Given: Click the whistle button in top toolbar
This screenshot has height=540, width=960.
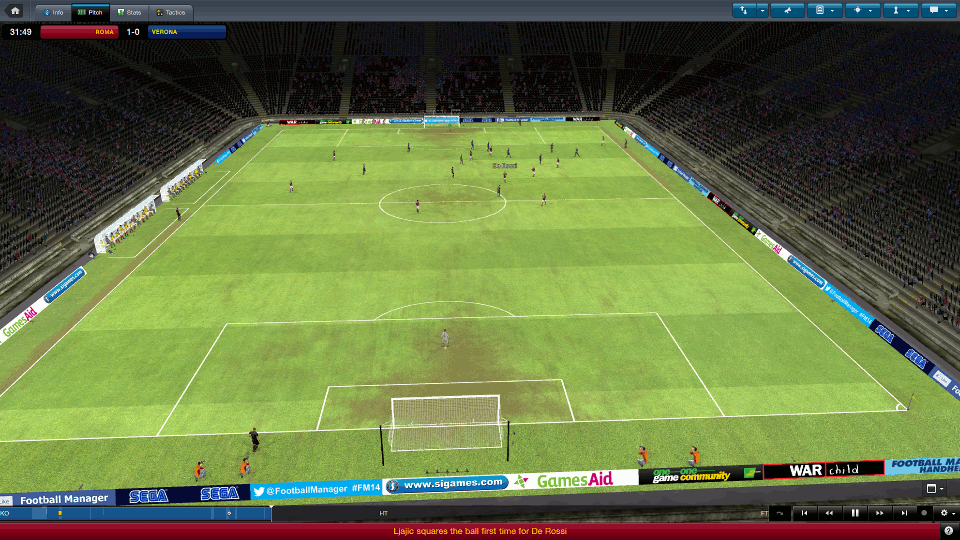Looking at the screenshot, I should (788, 10).
